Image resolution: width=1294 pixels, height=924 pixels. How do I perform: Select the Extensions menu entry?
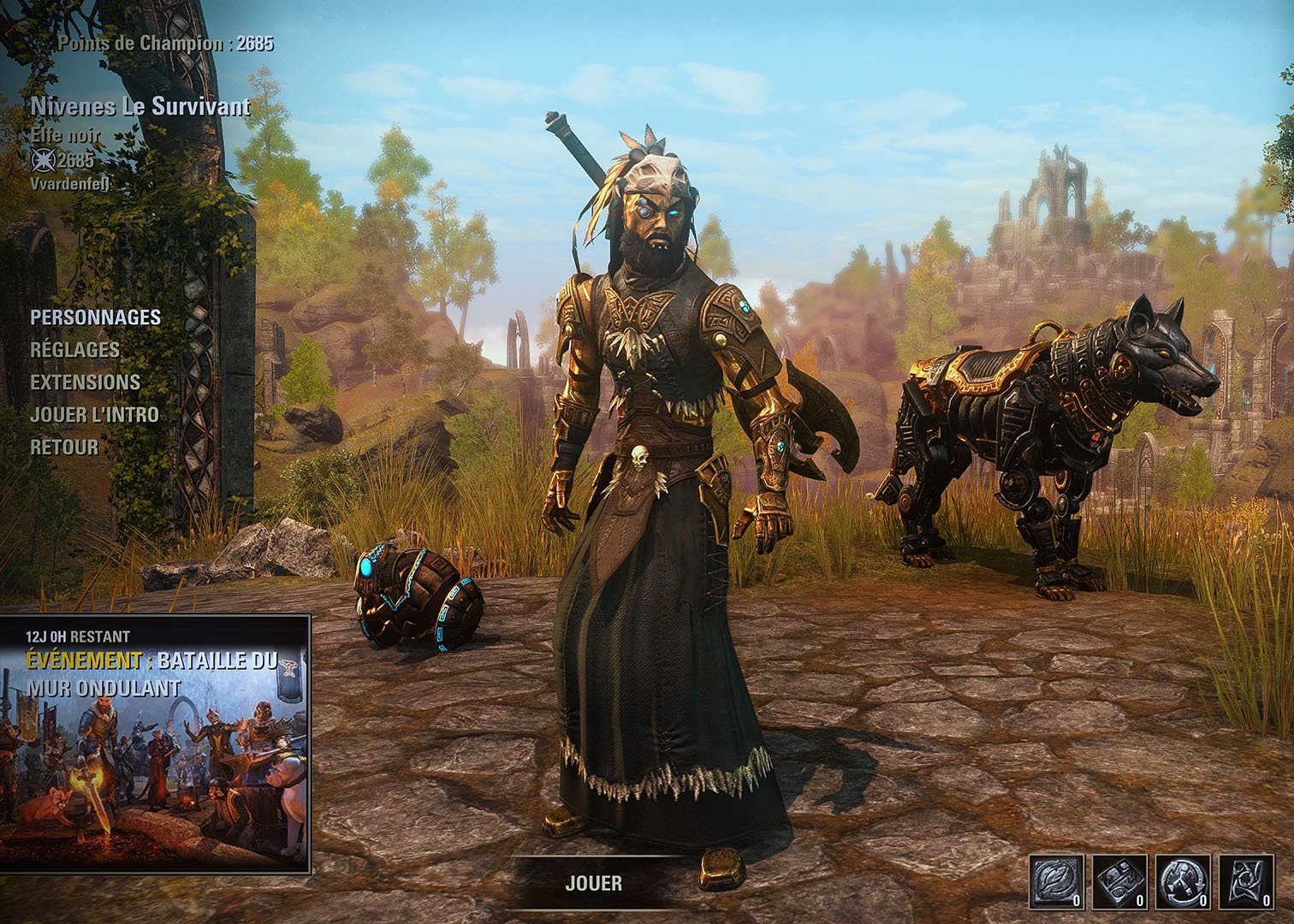[x=85, y=382]
